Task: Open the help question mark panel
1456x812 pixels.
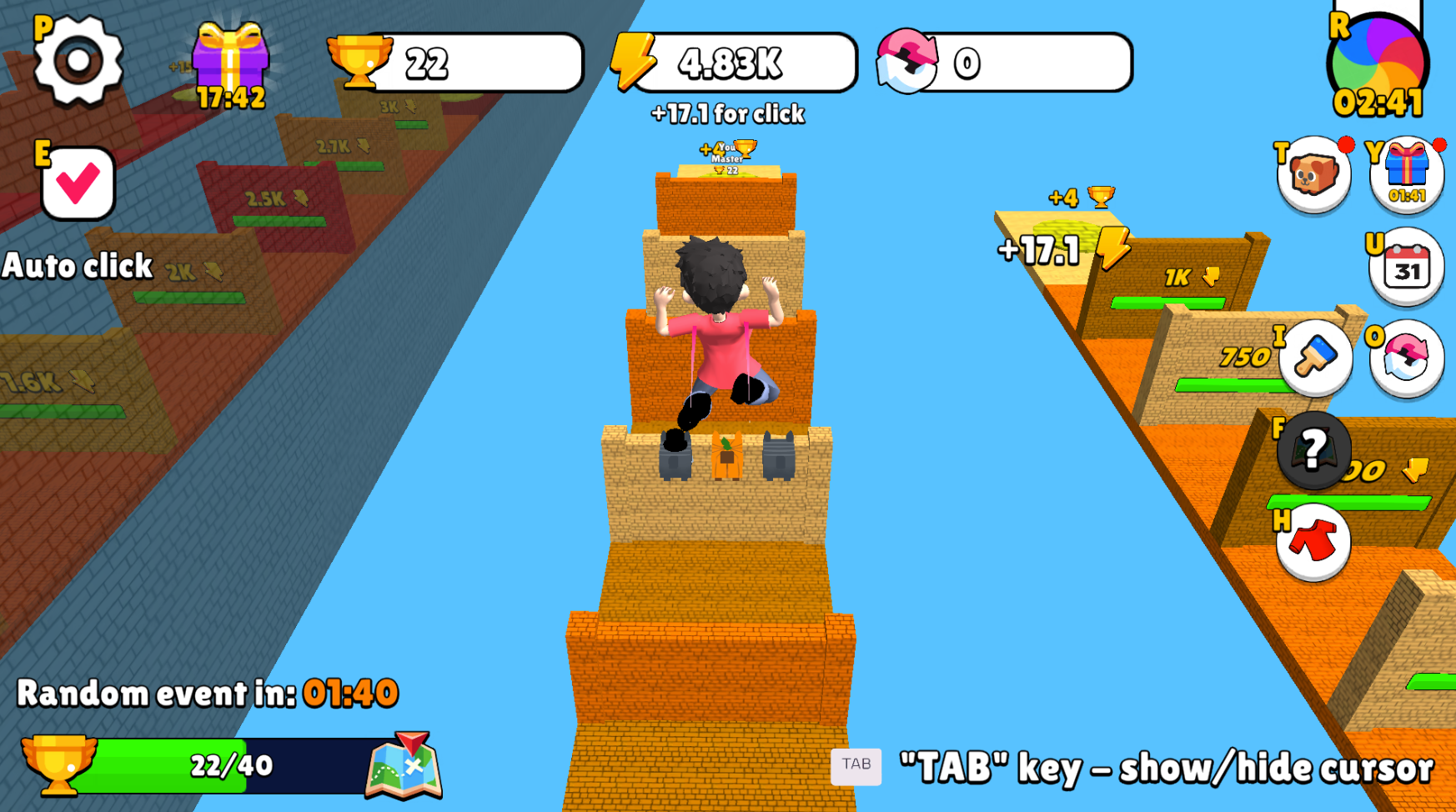Action: tap(1313, 450)
